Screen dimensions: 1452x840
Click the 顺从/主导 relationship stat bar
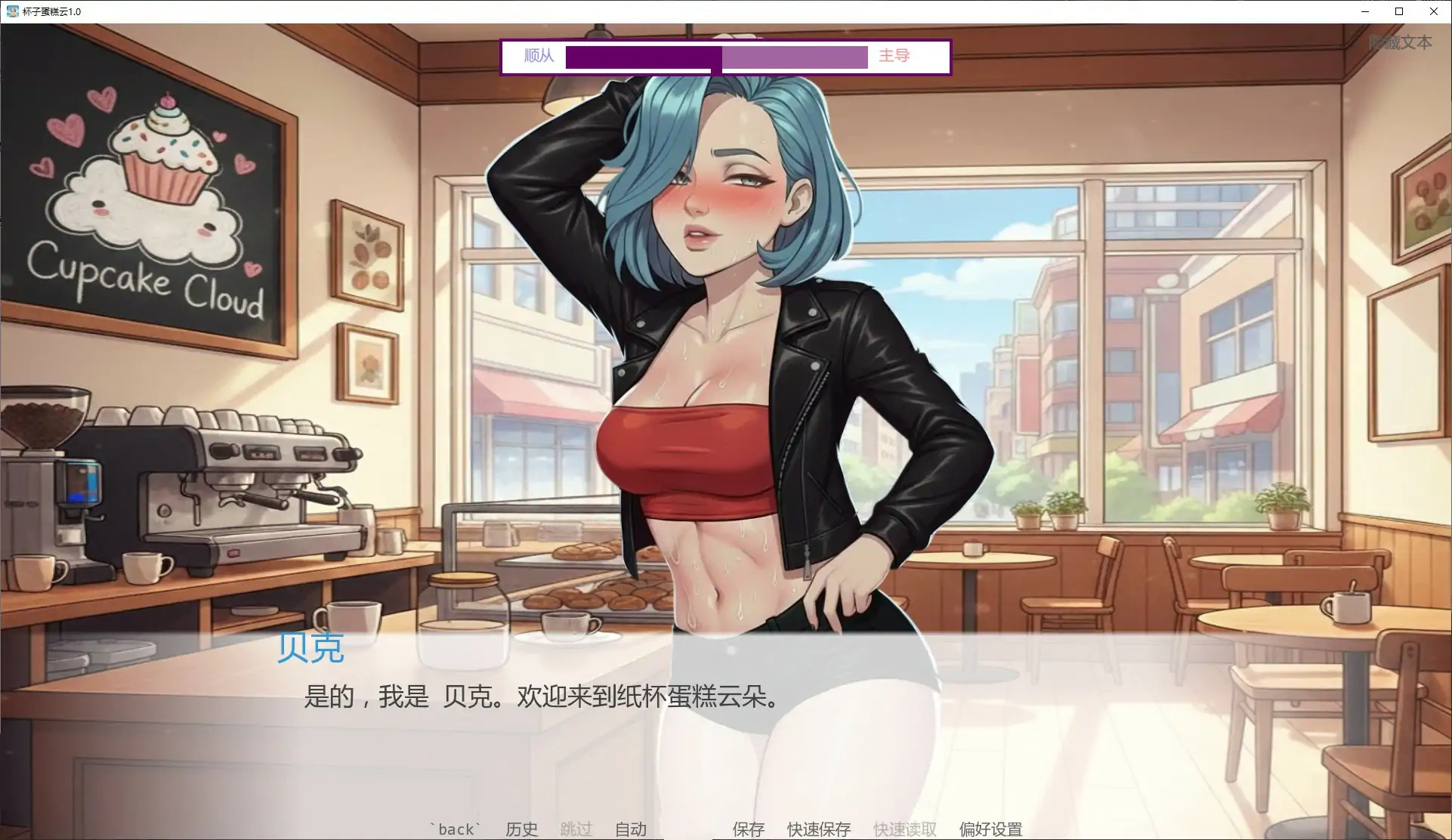coord(718,57)
